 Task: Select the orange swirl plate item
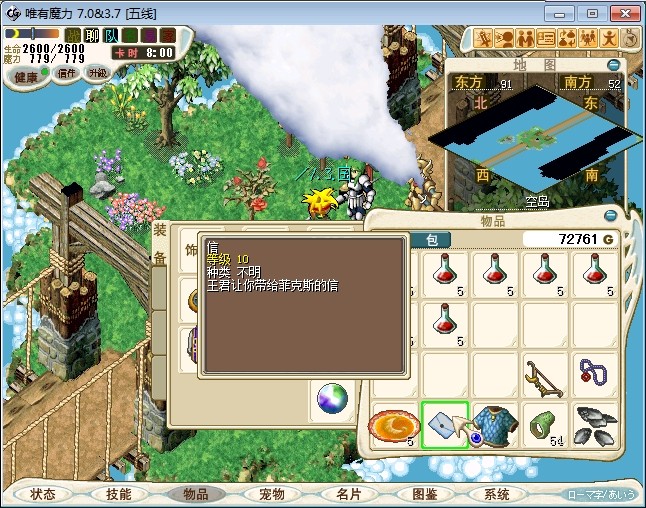[x=394, y=425]
